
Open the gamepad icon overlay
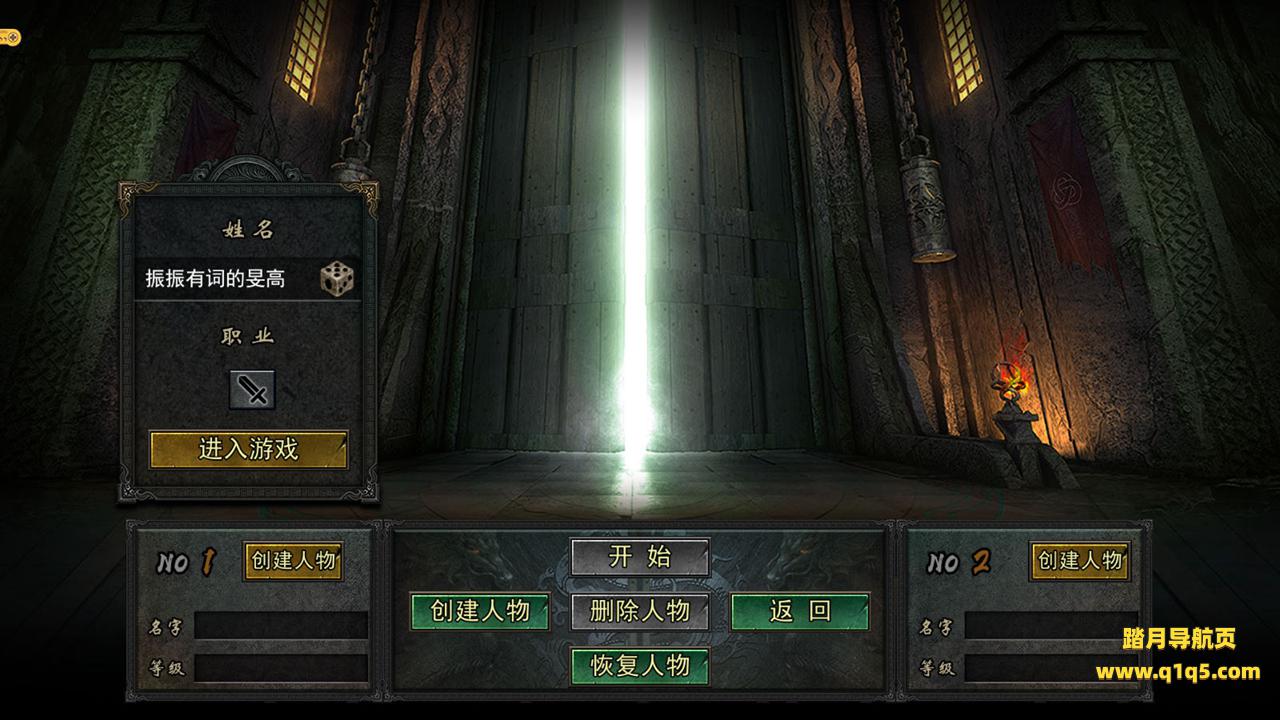(9, 38)
